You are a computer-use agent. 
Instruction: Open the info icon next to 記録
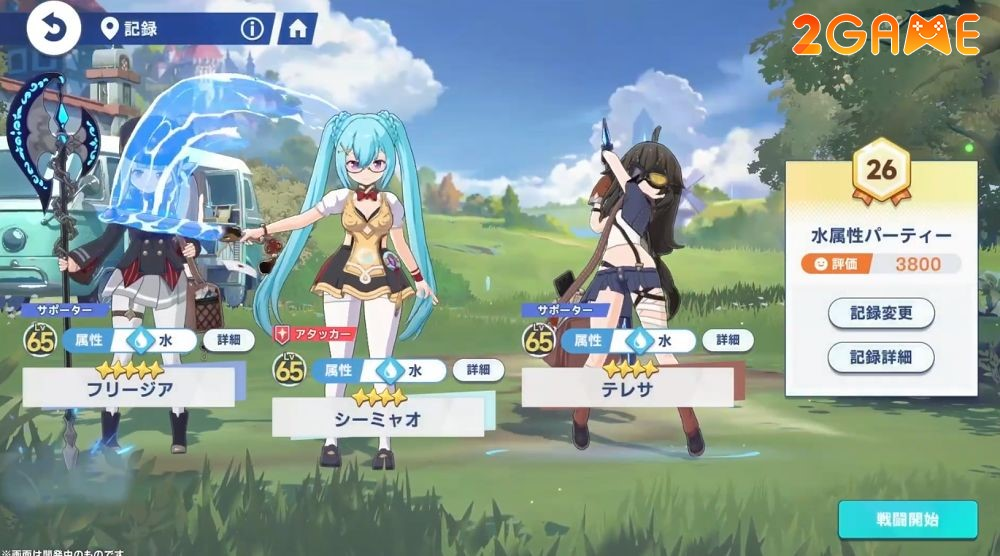pos(252,29)
